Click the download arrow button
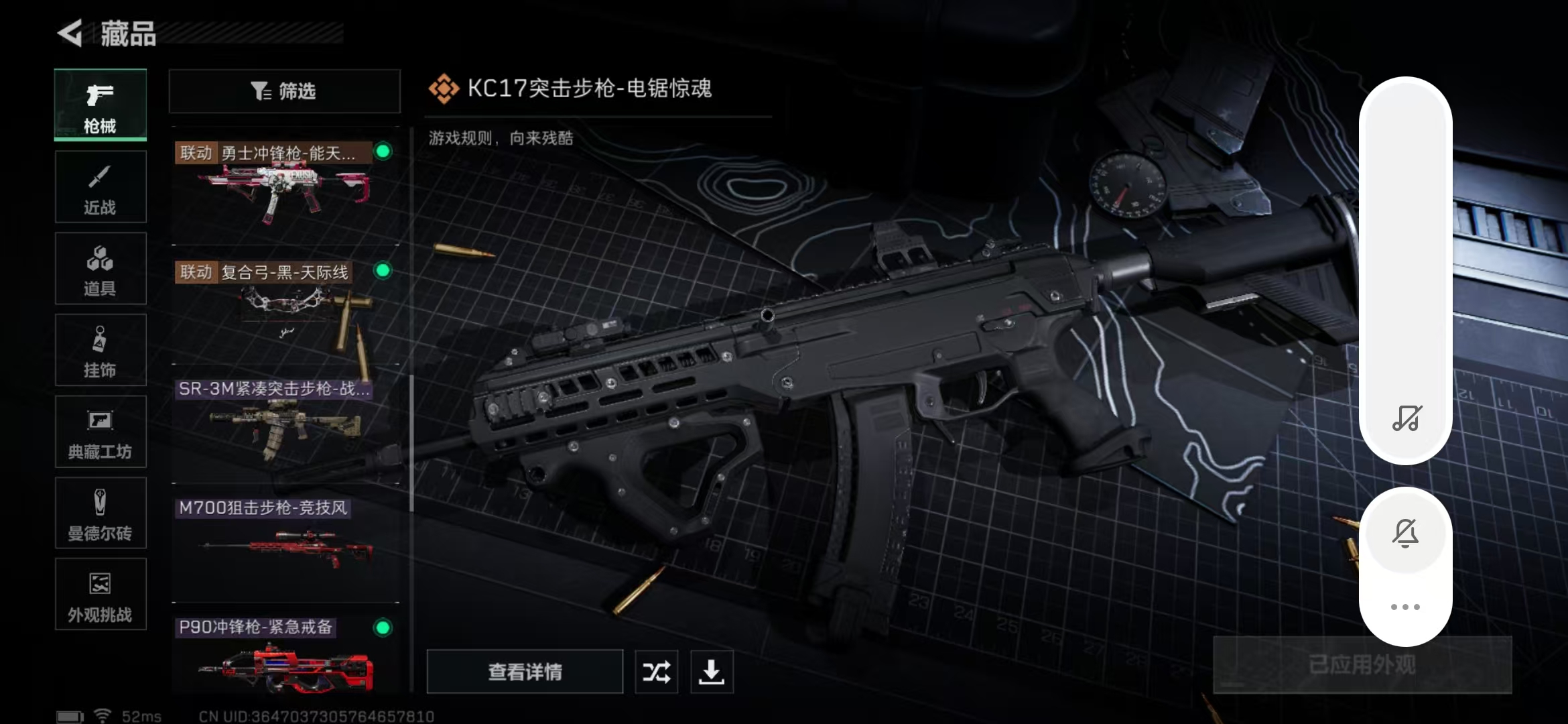 pos(712,672)
